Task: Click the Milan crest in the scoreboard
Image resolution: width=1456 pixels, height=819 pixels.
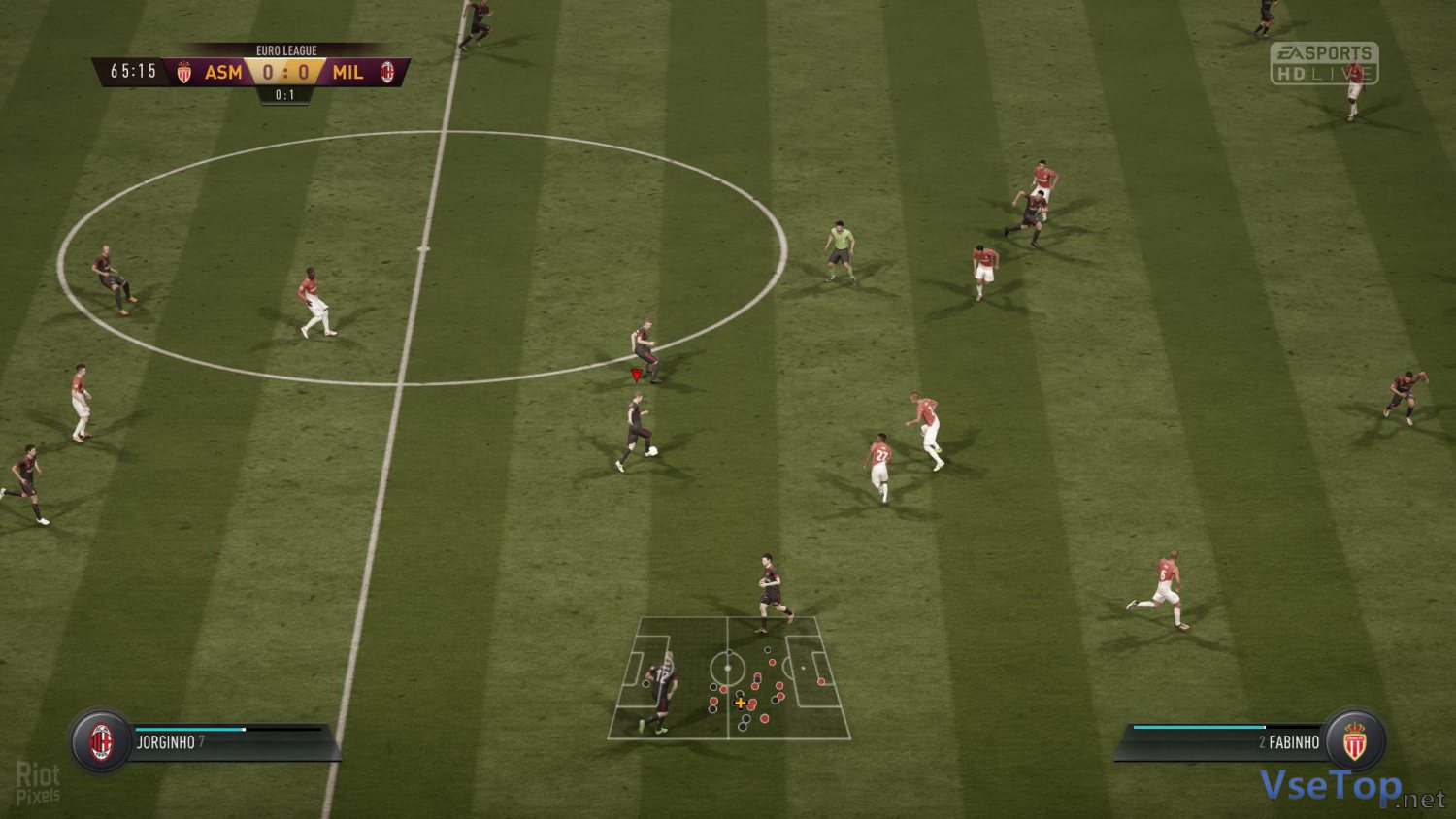Action: [387, 72]
